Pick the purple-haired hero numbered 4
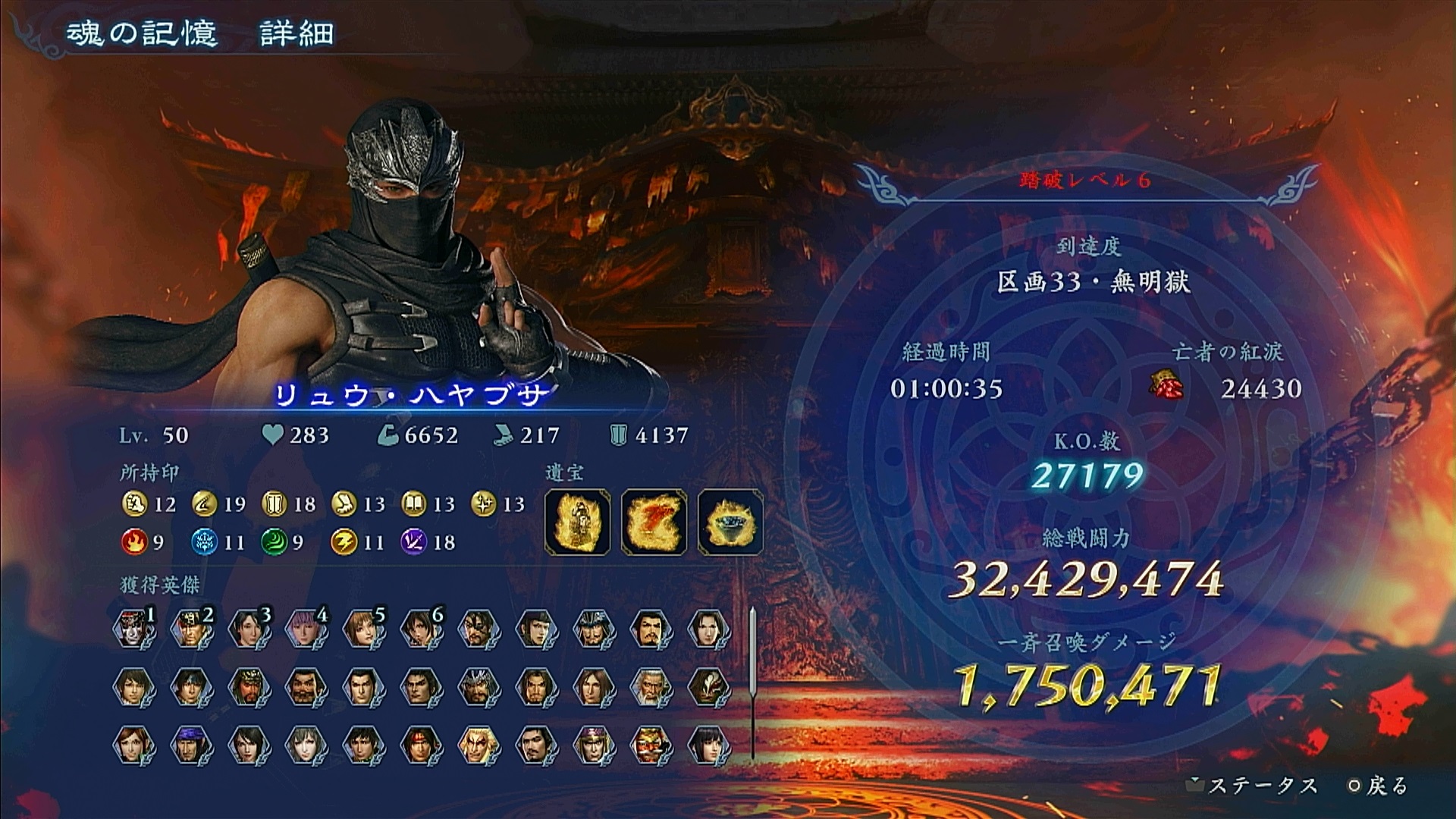The width and height of the screenshot is (1456, 819). (306, 629)
